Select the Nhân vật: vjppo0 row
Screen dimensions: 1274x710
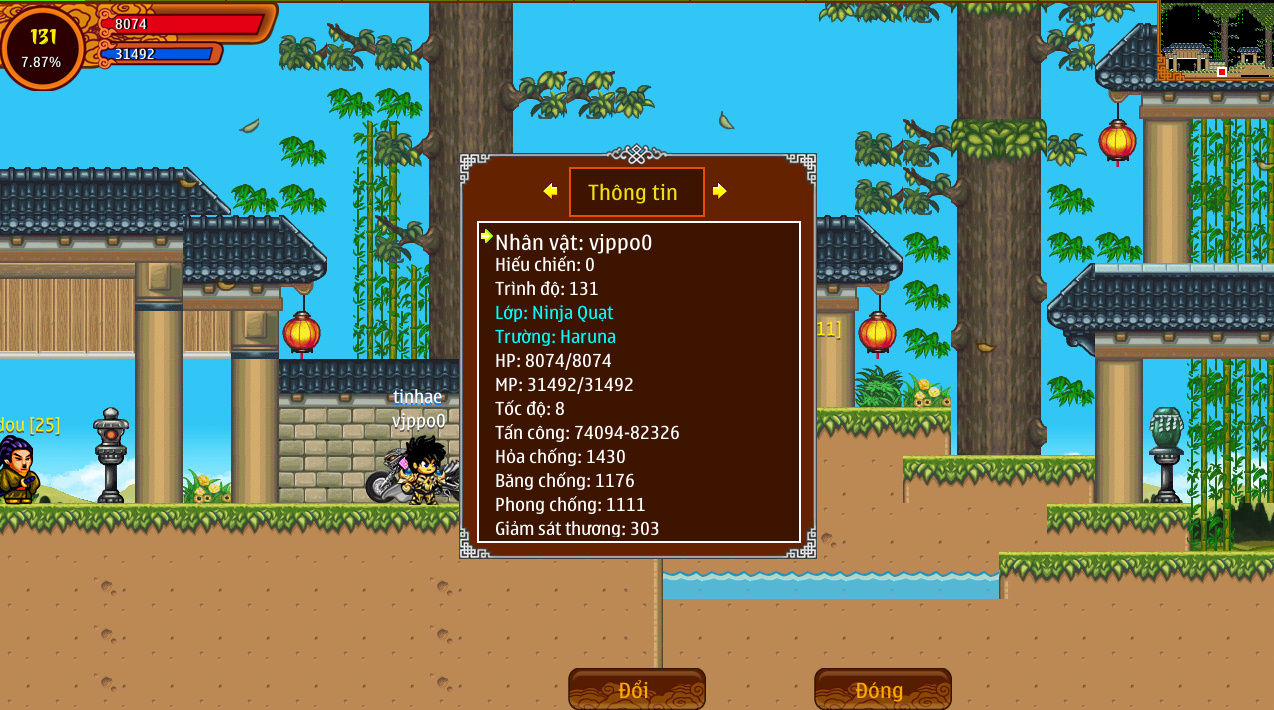(573, 242)
